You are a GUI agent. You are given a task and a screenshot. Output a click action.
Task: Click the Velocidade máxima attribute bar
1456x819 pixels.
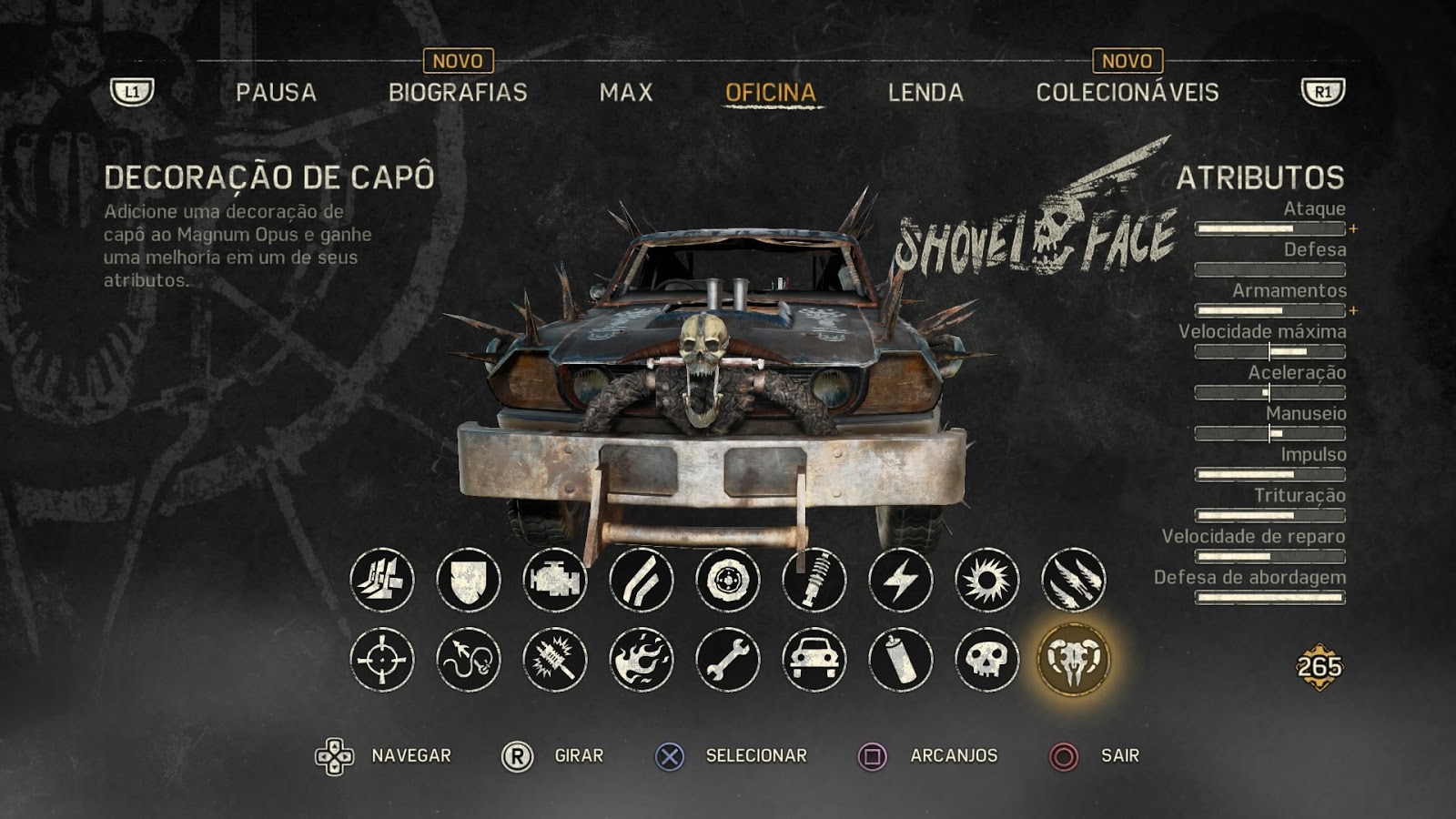1269,350
